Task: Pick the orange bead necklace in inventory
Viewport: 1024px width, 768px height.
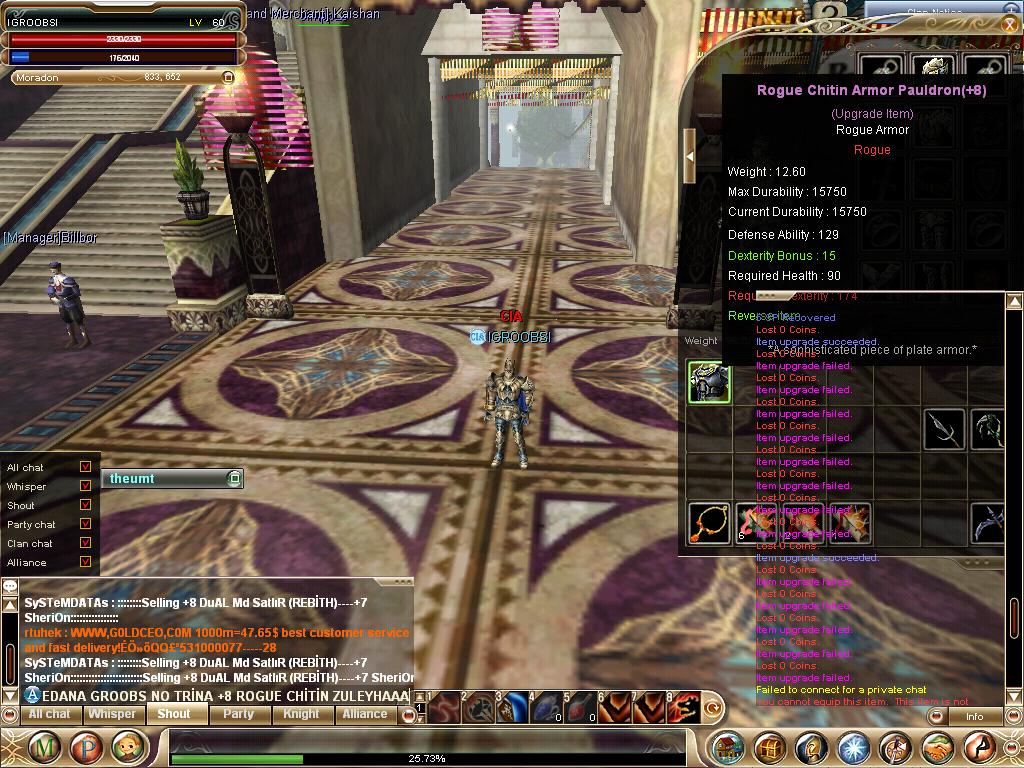Action: [709, 523]
